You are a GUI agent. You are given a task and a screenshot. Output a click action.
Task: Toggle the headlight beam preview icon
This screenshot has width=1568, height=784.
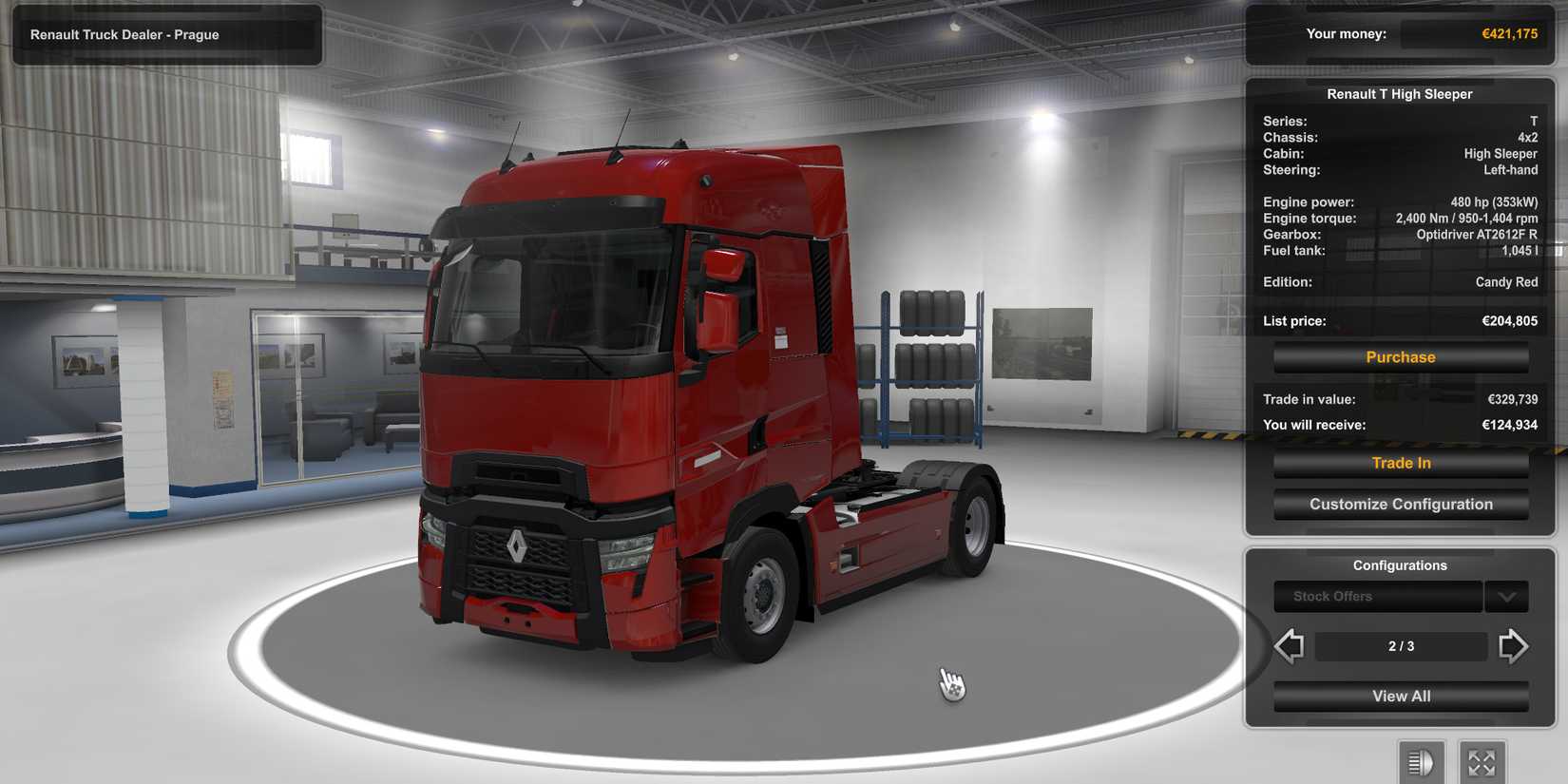pos(1421,760)
